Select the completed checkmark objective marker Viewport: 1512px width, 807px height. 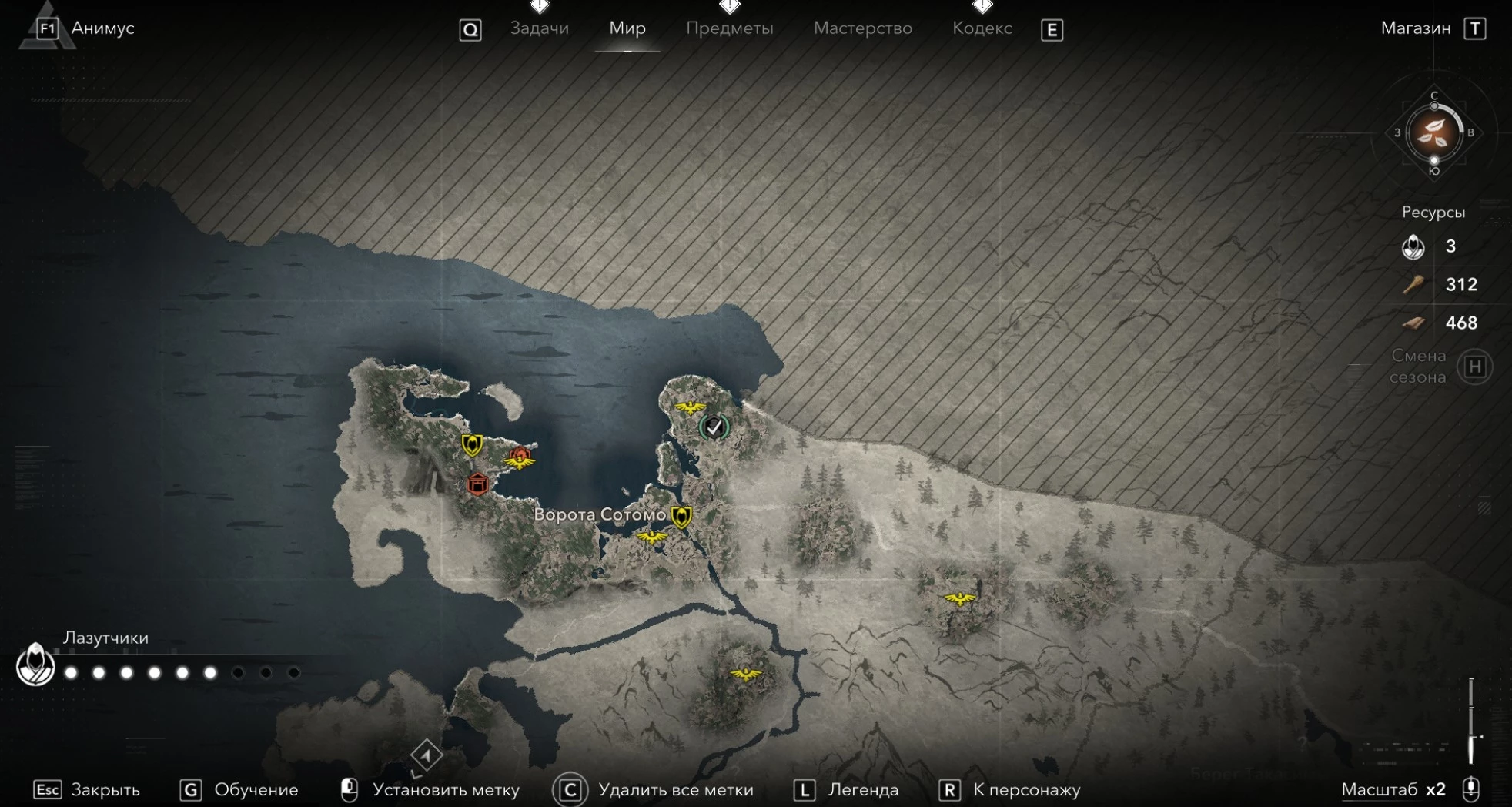point(714,427)
